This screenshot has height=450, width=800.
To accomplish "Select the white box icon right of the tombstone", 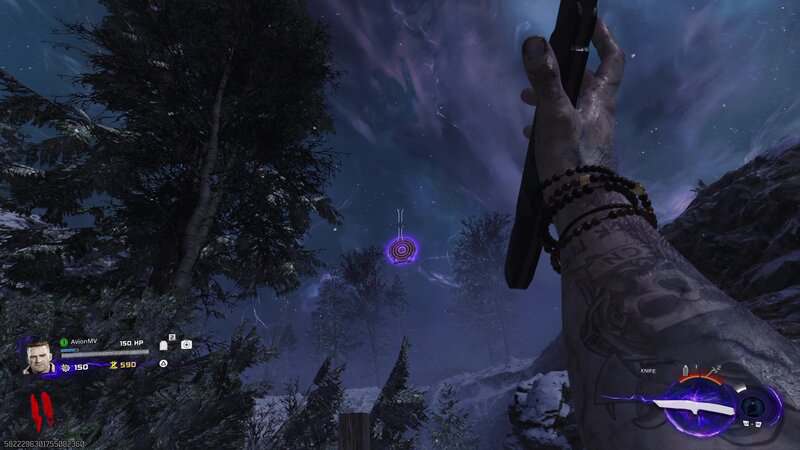I will [x=186, y=345].
